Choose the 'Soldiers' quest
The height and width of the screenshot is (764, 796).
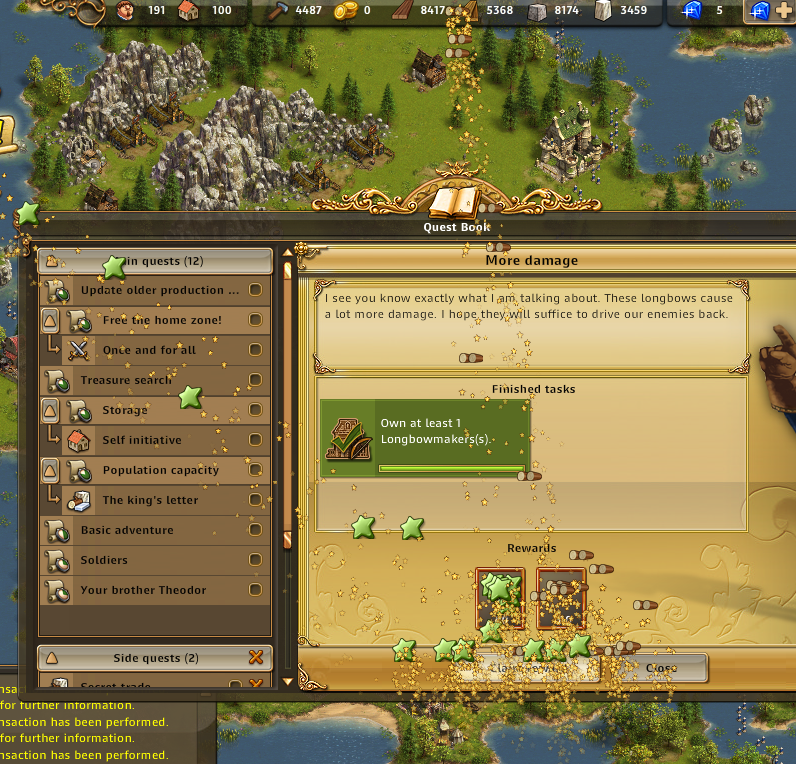(104, 560)
